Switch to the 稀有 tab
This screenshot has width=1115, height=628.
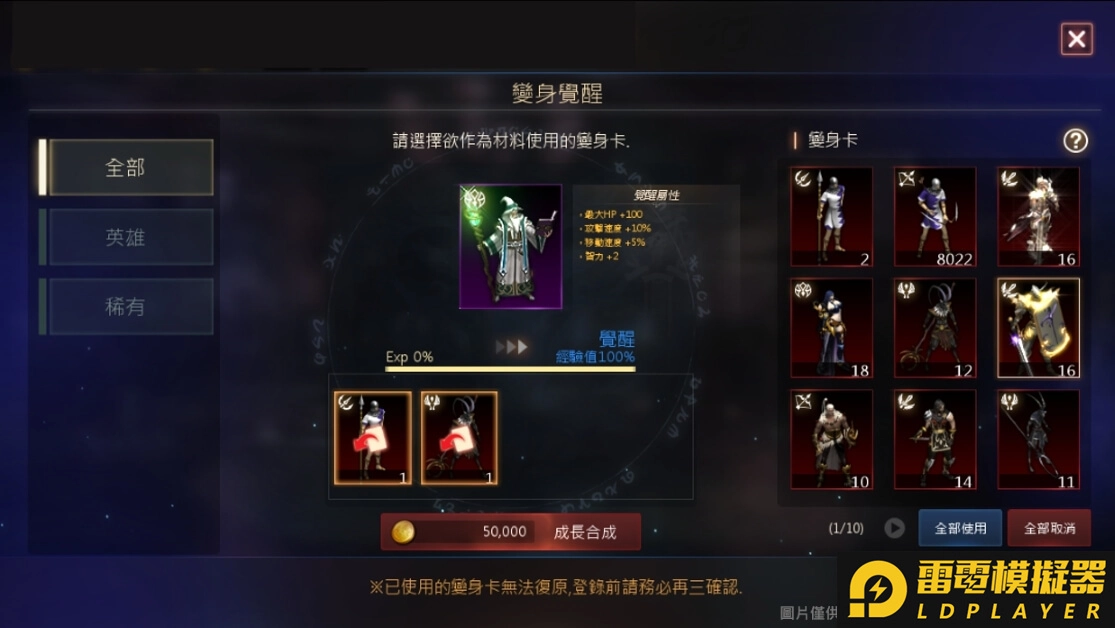point(131,307)
